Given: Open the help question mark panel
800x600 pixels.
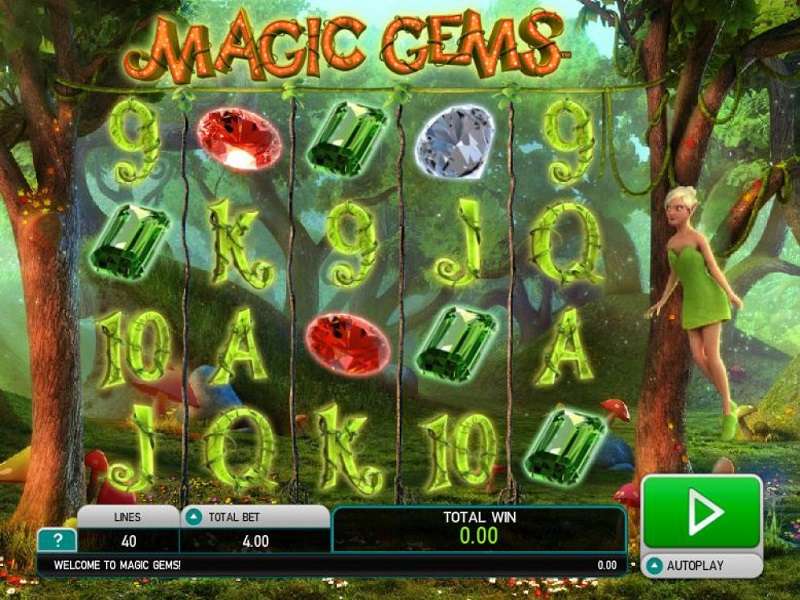Looking at the screenshot, I should click(x=57, y=541).
